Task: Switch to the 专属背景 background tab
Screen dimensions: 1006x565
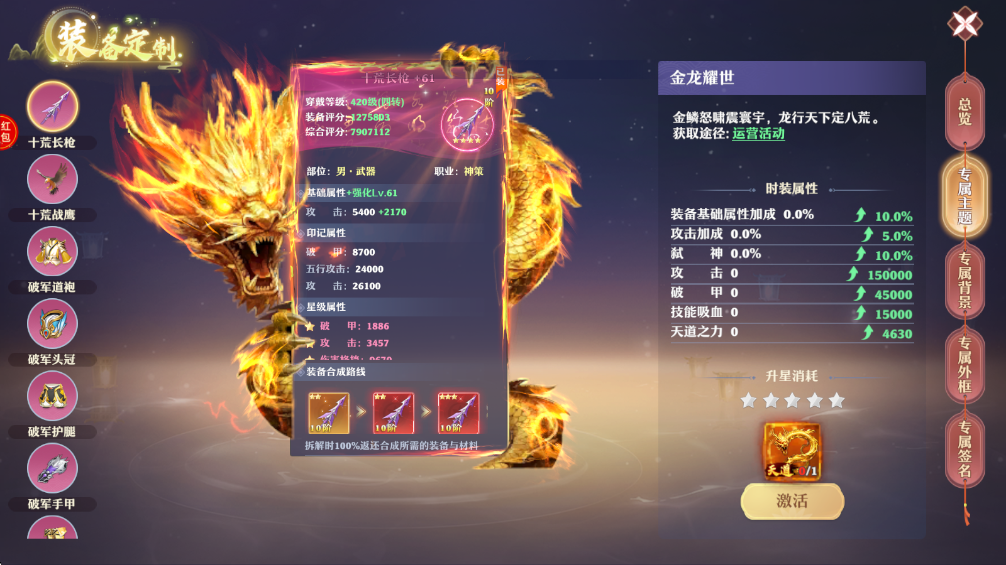Action: [x=964, y=281]
